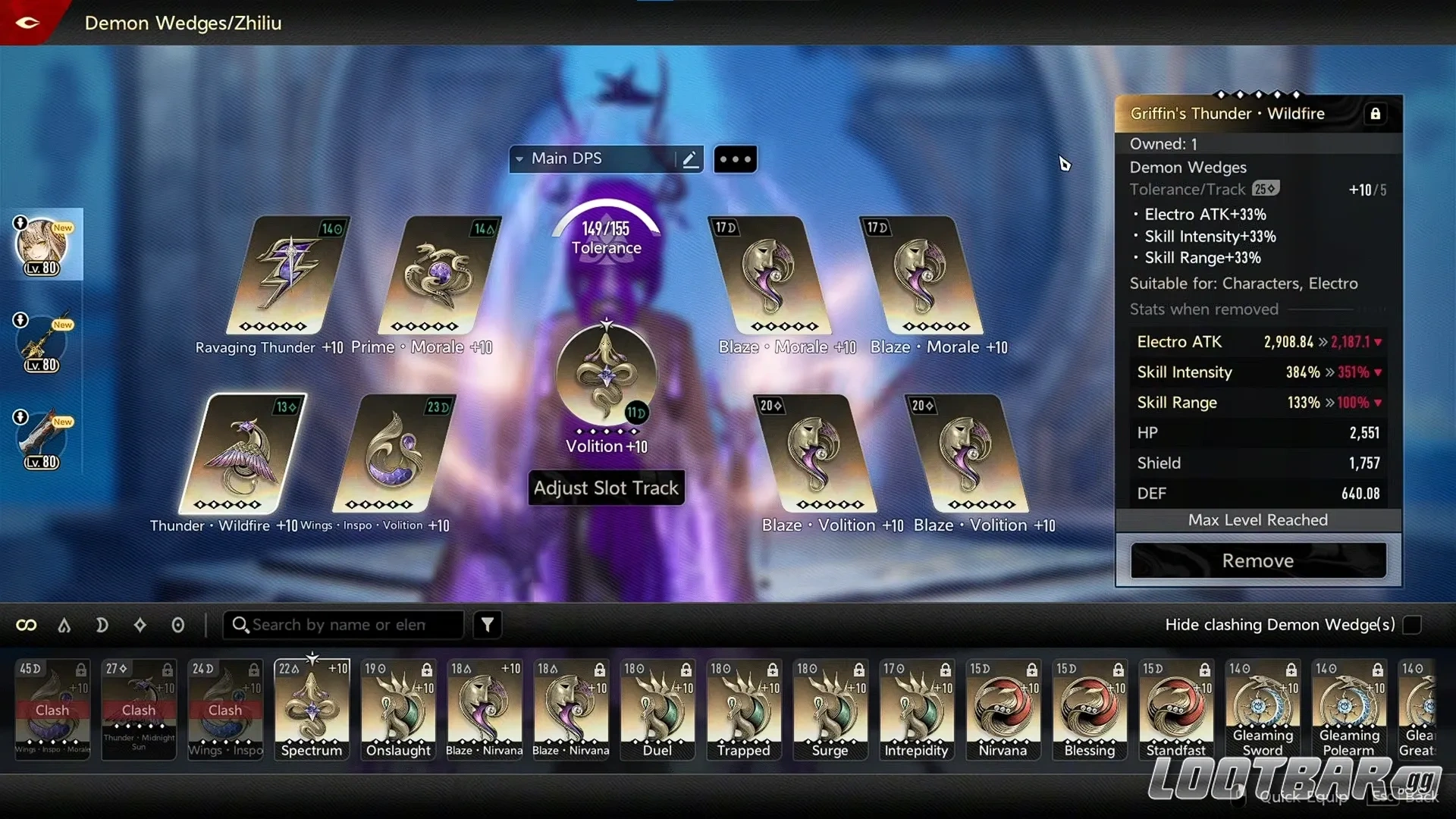Toggle the lock on Griffin's Thunder
1456x819 pixels.
1375,114
